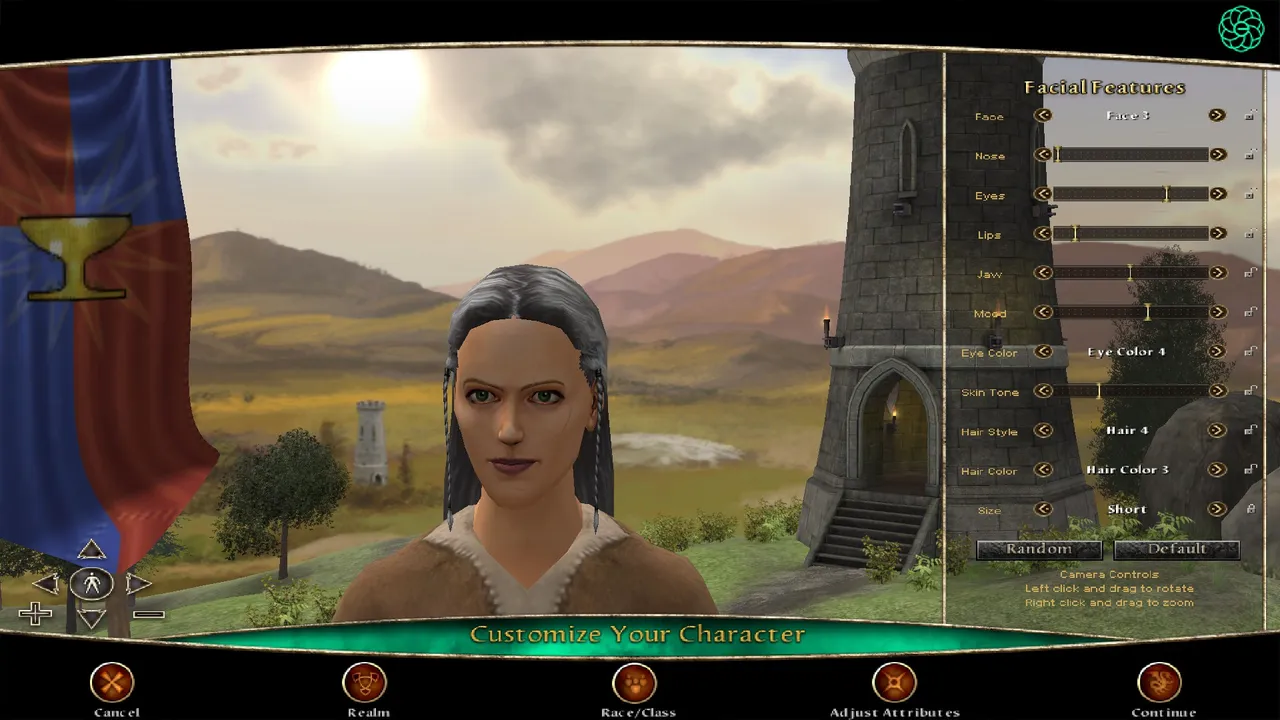Select the full-body view figure icon

coord(92,583)
